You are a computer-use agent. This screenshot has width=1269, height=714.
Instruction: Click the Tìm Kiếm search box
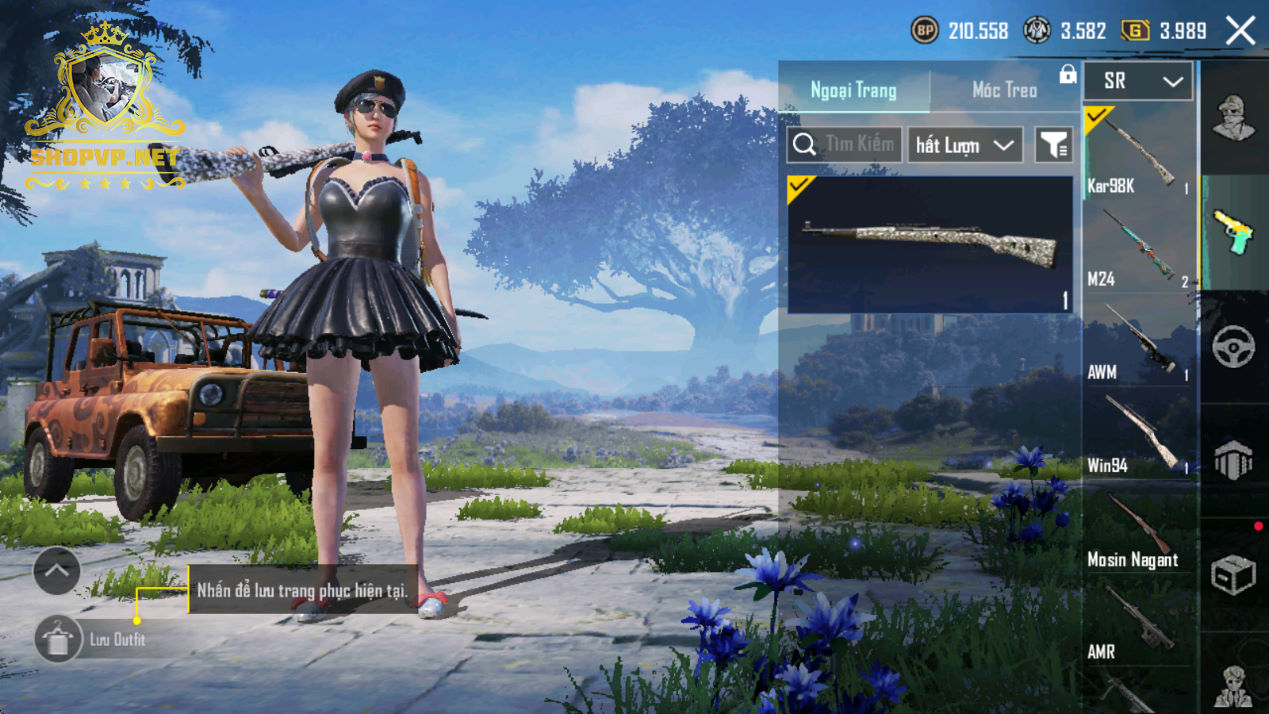(x=844, y=145)
